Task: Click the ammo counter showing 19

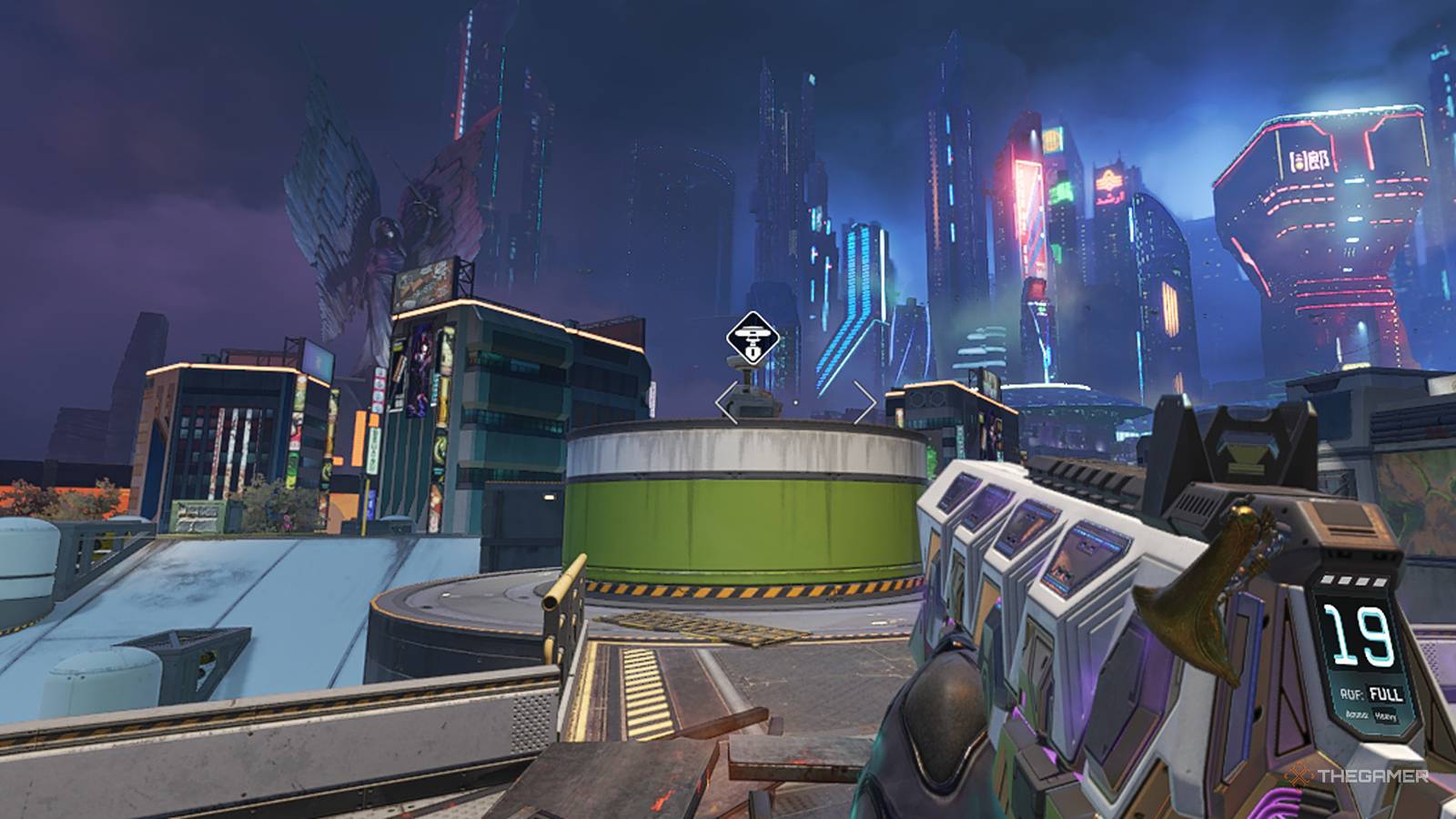Action: click(x=1360, y=635)
